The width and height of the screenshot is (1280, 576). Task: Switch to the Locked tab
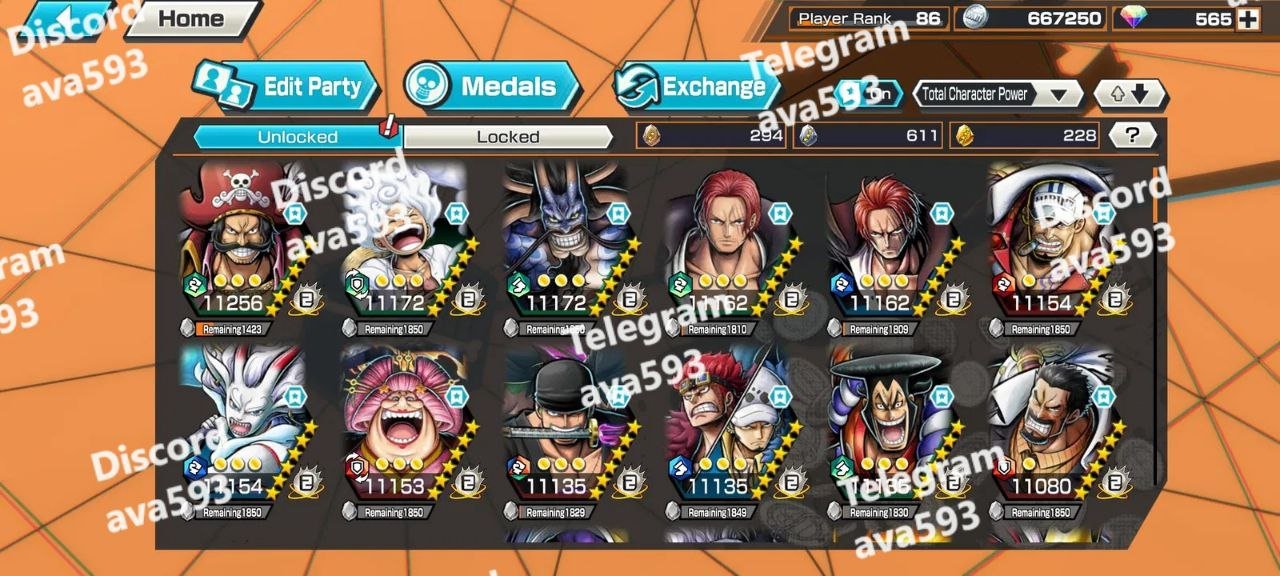[508, 137]
